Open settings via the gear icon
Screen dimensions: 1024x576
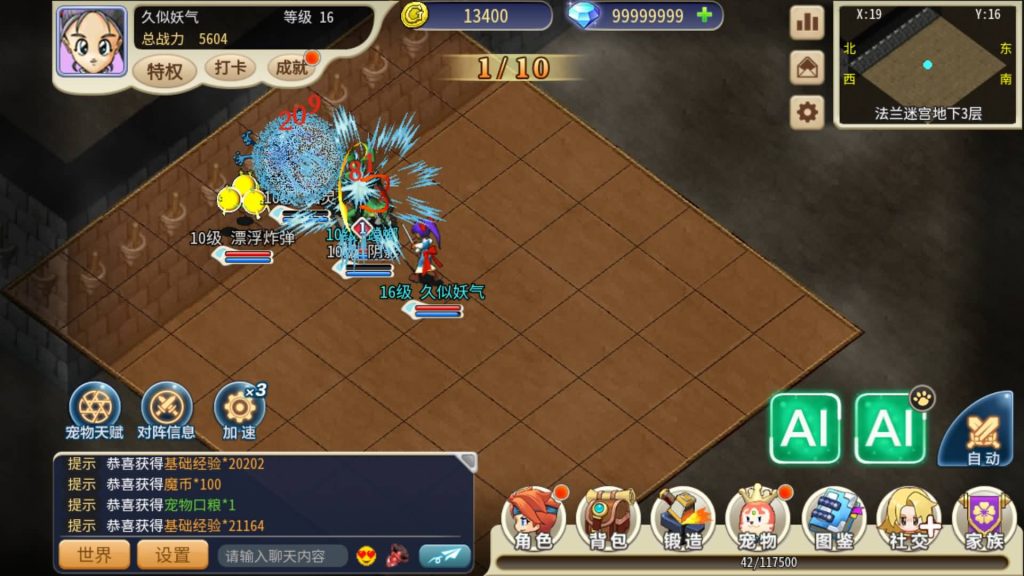click(x=807, y=111)
